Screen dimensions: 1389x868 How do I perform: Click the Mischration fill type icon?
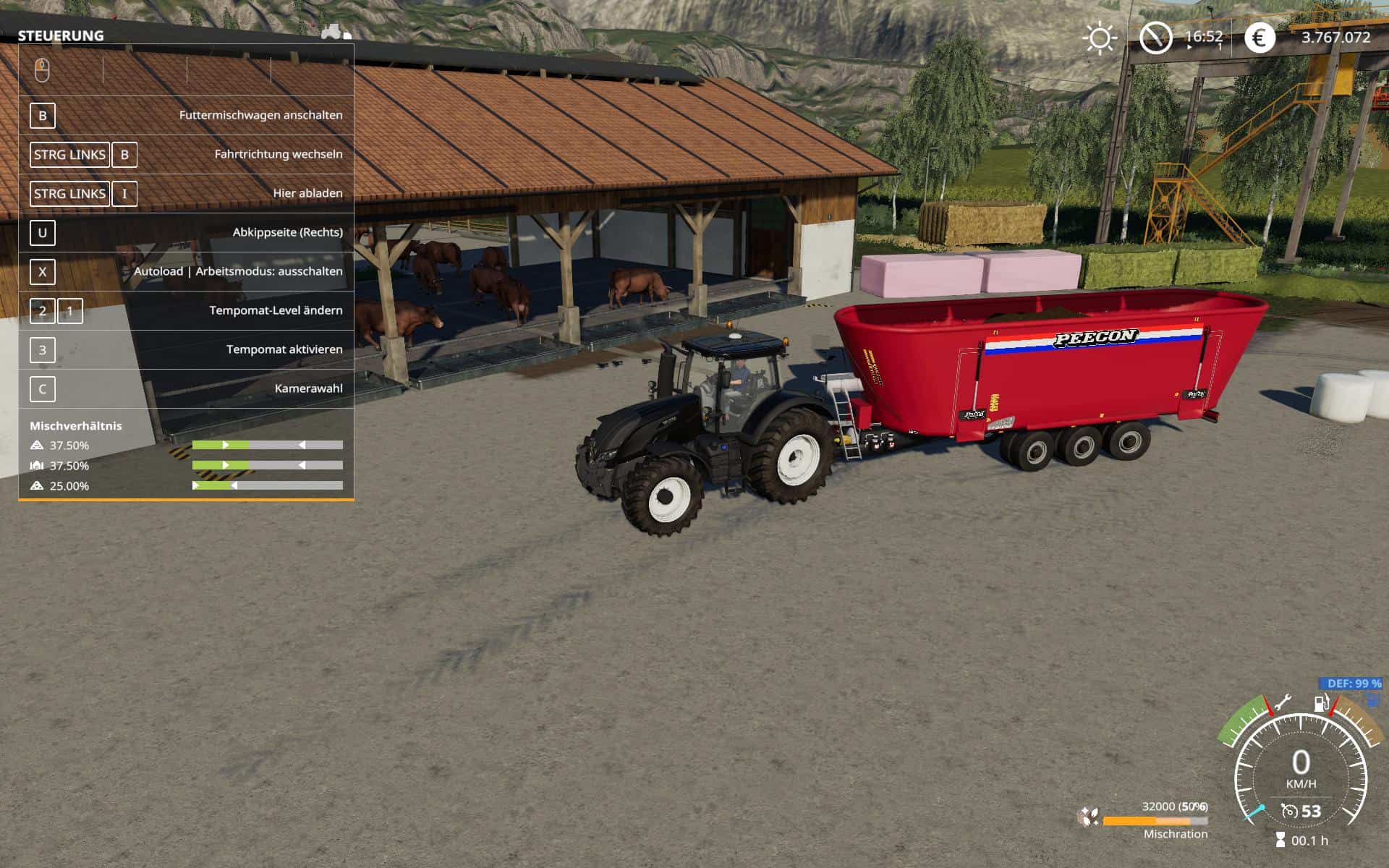[x=1087, y=817]
